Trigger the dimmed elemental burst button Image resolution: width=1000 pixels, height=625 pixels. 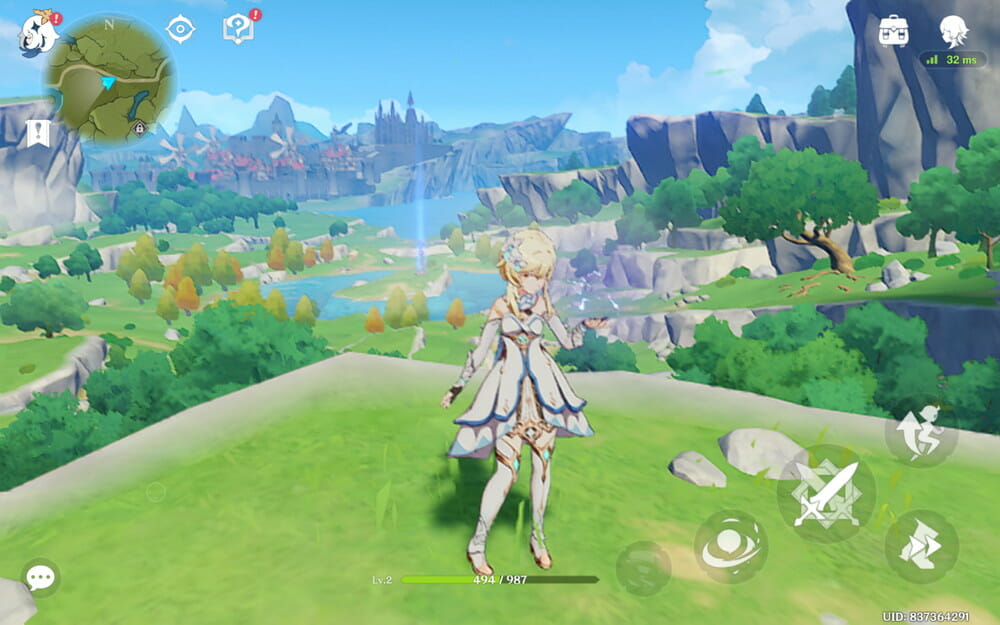tap(643, 569)
